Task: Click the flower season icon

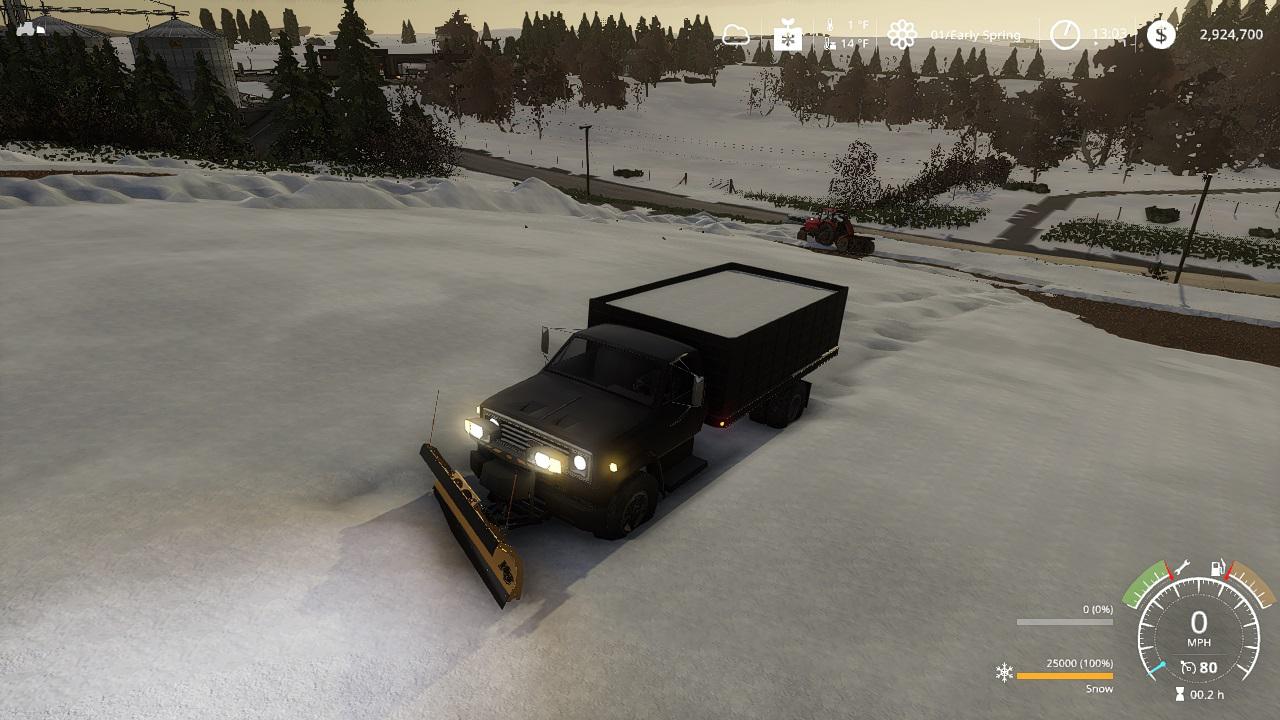Action: click(902, 35)
